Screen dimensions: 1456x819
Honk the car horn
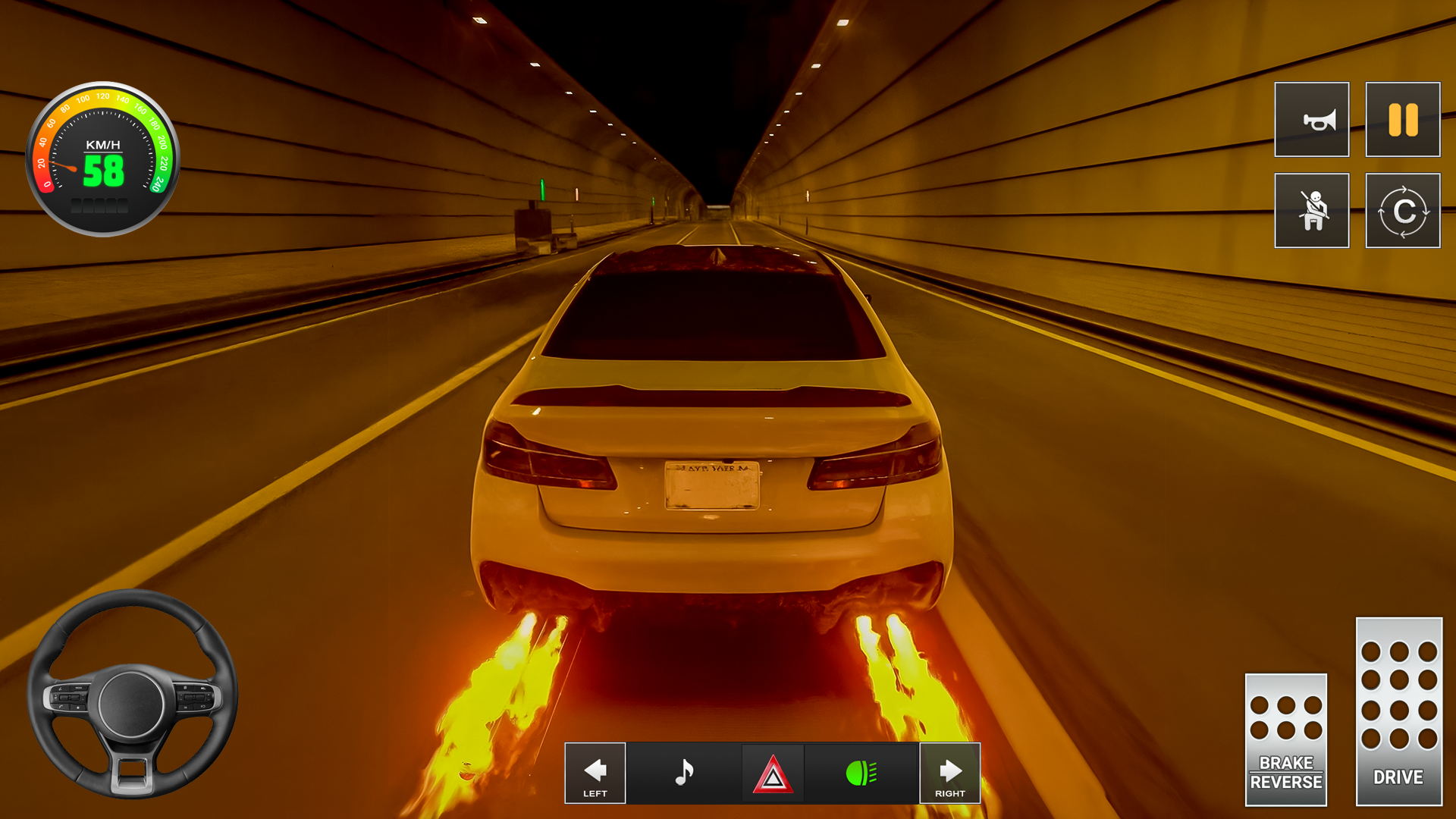pyautogui.click(x=1312, y=120)
